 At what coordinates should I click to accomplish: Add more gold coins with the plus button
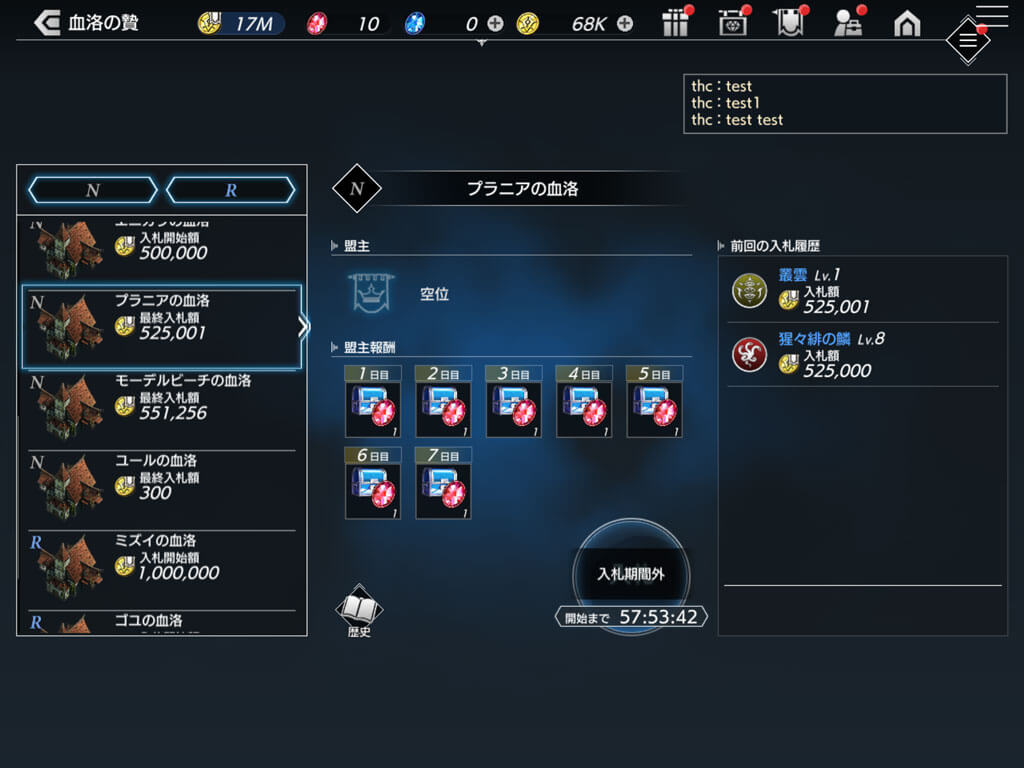pyautogui.click(x=625, y=23)
